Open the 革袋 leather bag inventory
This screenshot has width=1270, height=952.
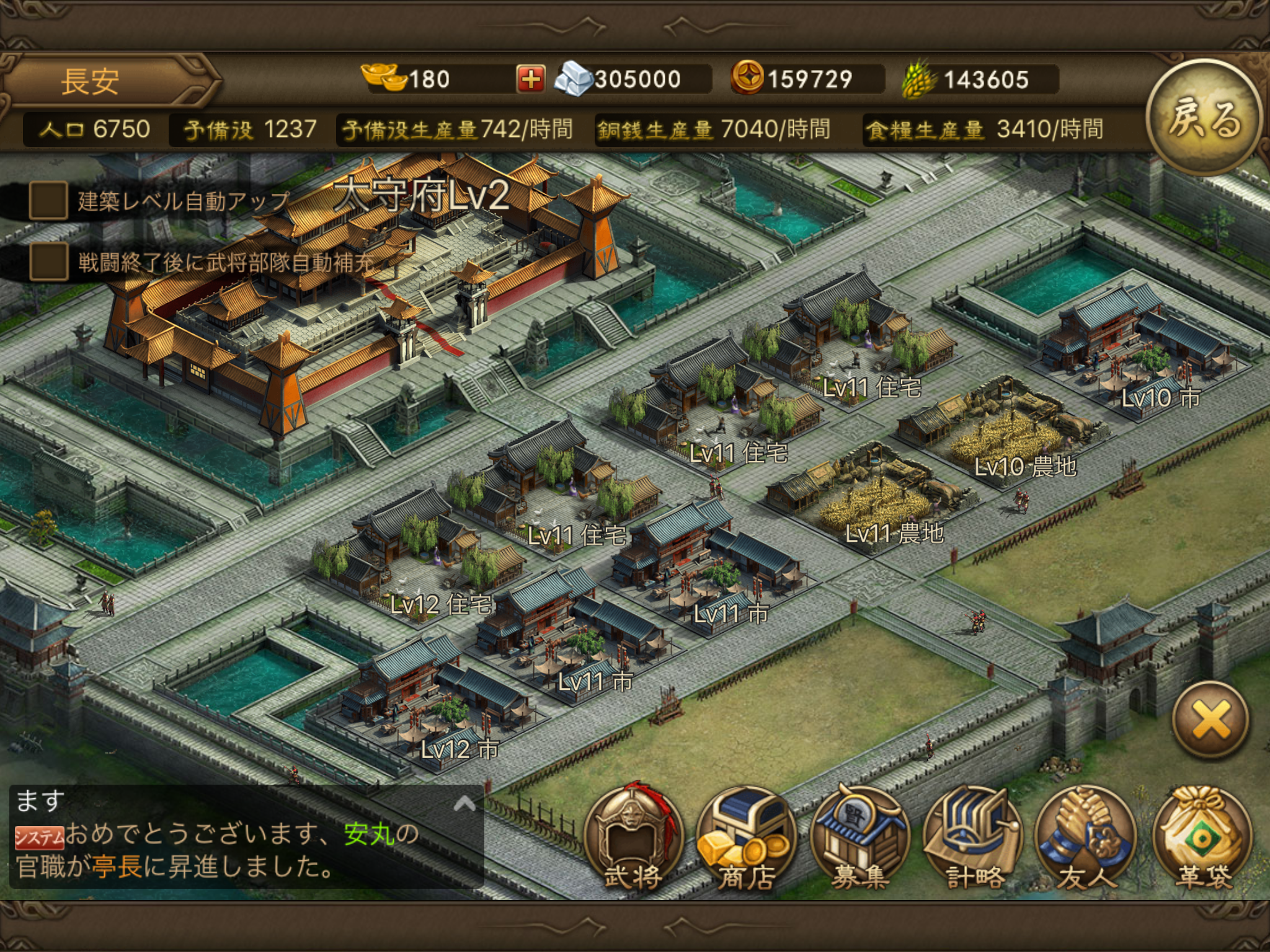(1202, 837)
